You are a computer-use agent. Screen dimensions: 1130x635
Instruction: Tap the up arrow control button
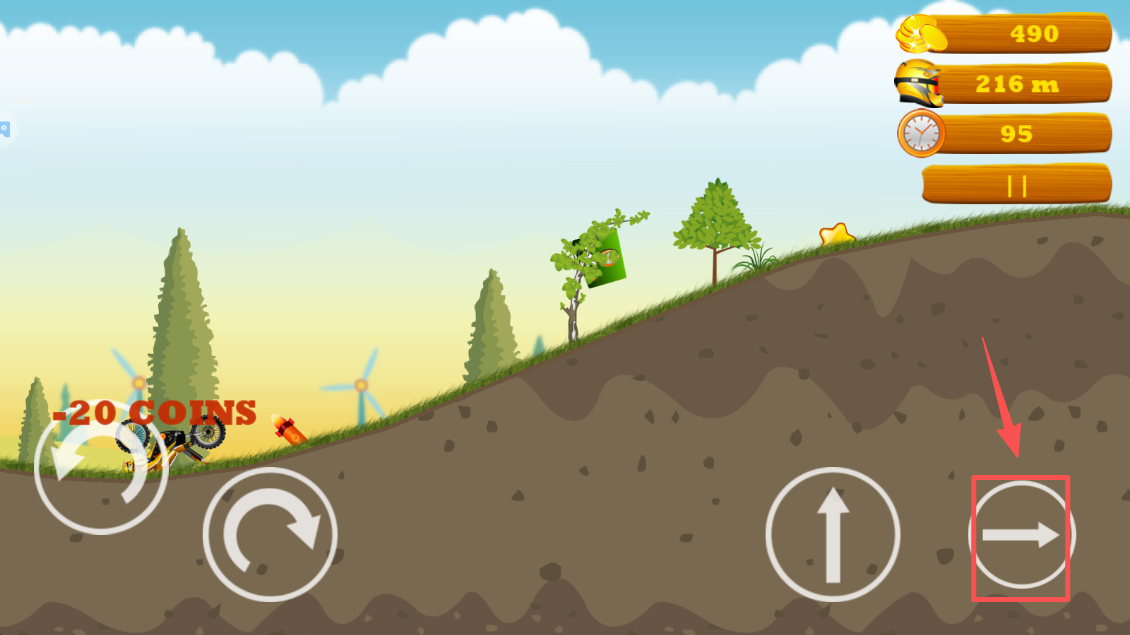pos(832,535)
